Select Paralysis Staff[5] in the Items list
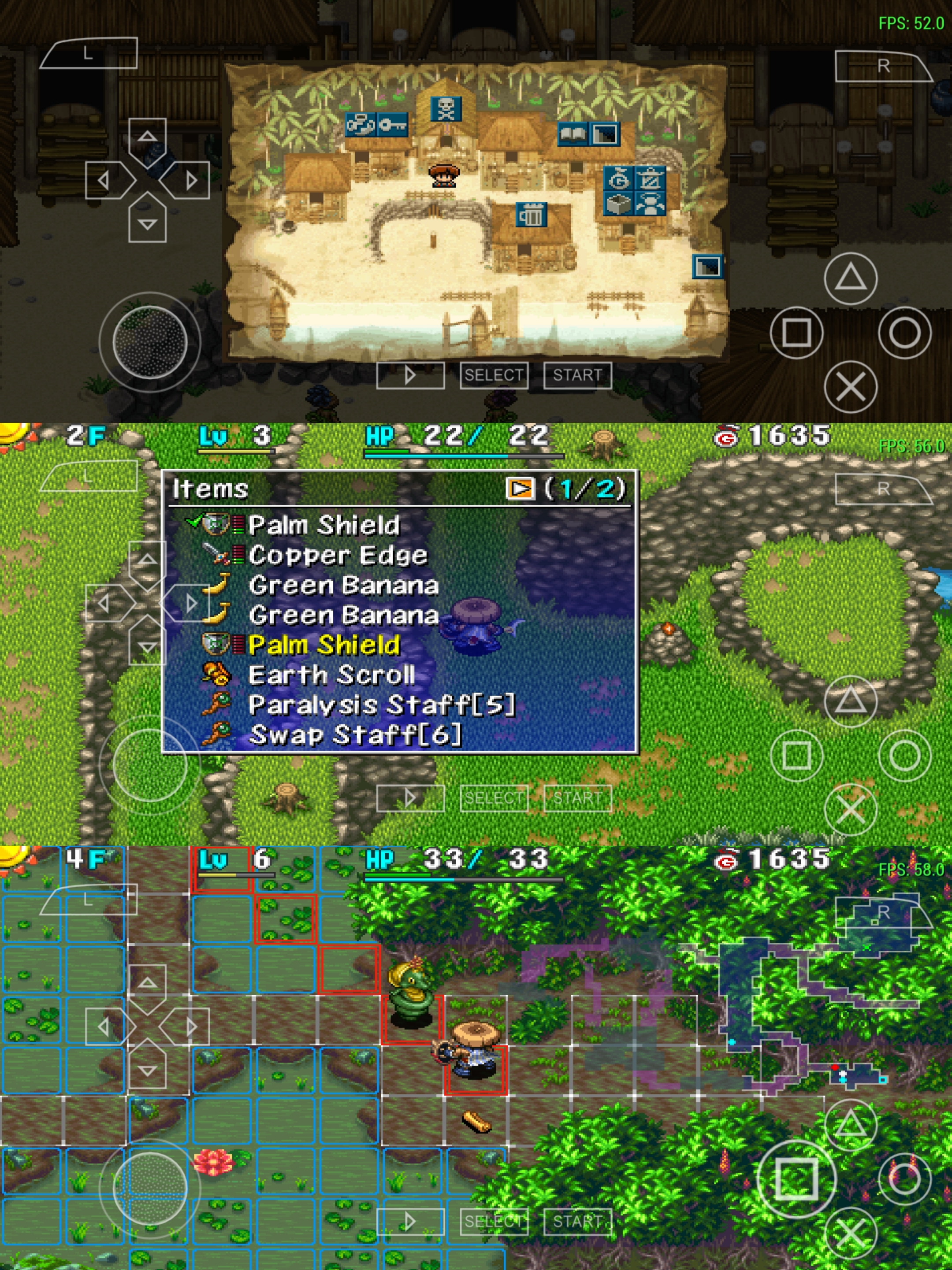The width and height of the screenshot is (952, 1270). click(x=381, y=705)
